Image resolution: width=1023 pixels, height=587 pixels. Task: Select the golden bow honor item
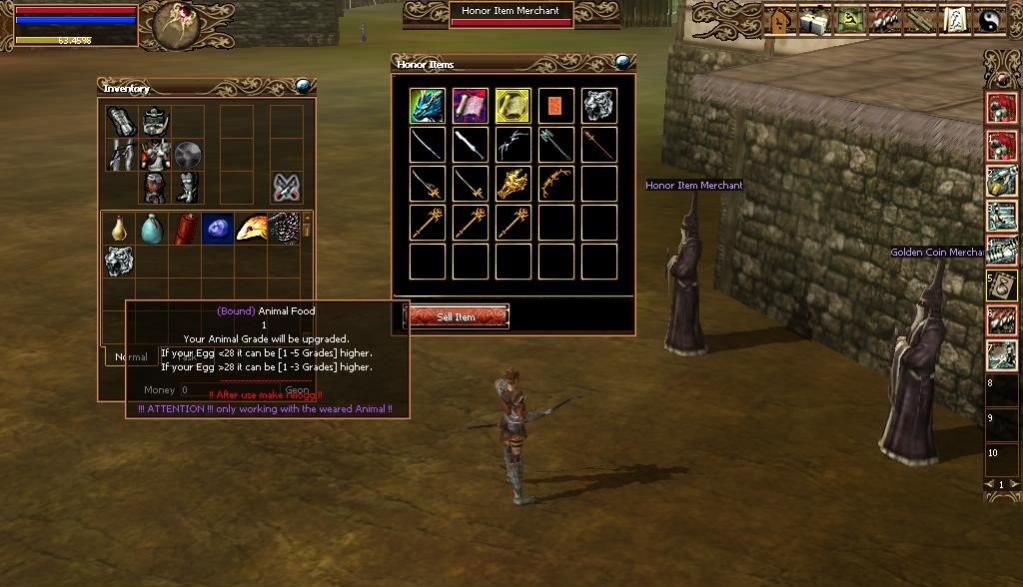click(x=556, y=184)
